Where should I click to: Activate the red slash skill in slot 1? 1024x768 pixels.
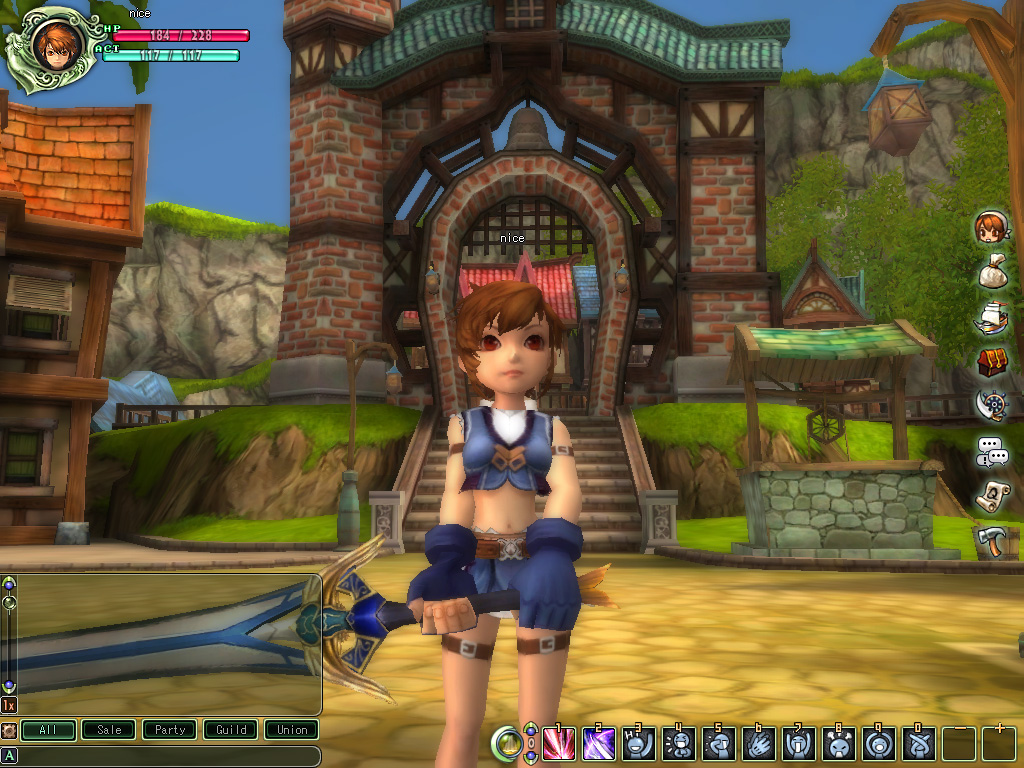[x=558, y=744]
